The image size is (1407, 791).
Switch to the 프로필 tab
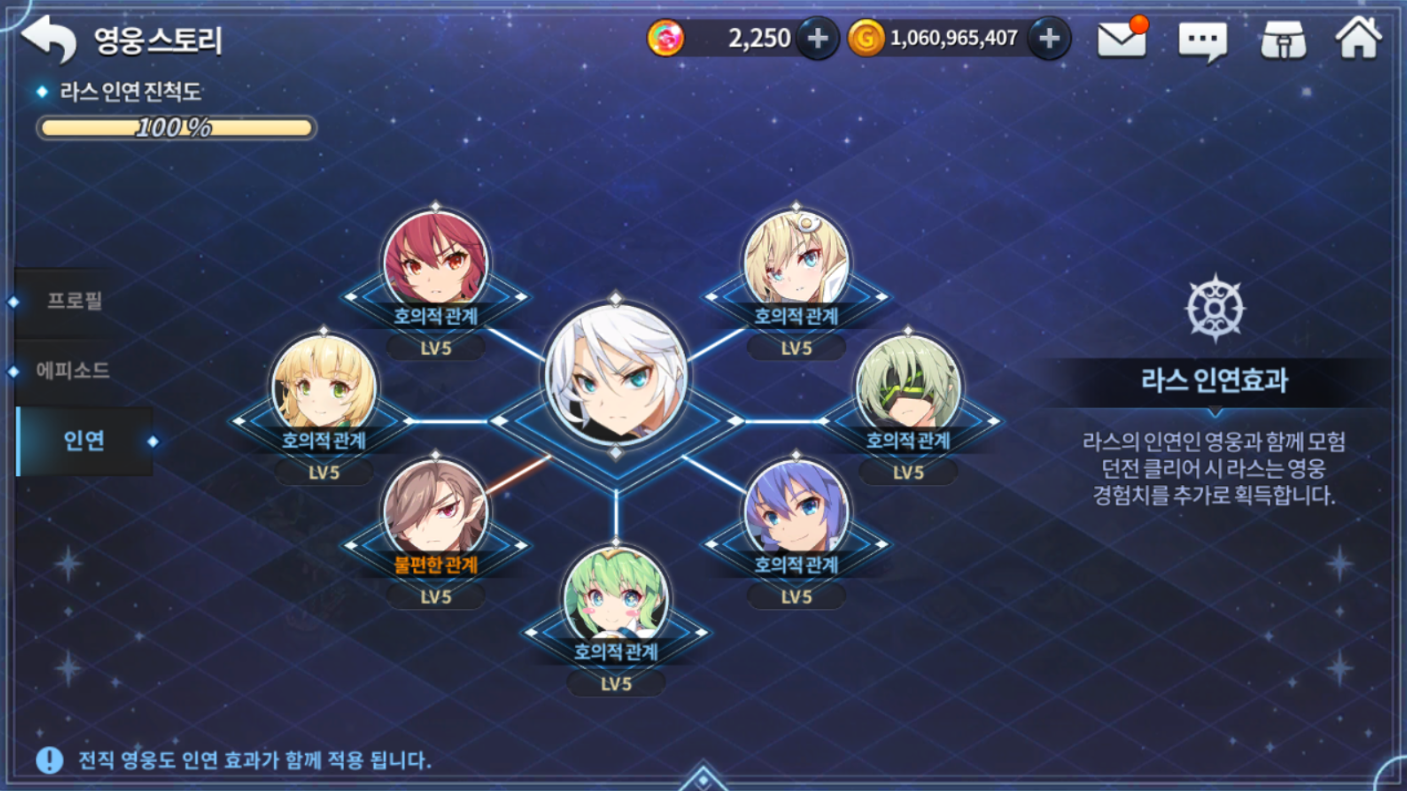click(75, 301)
